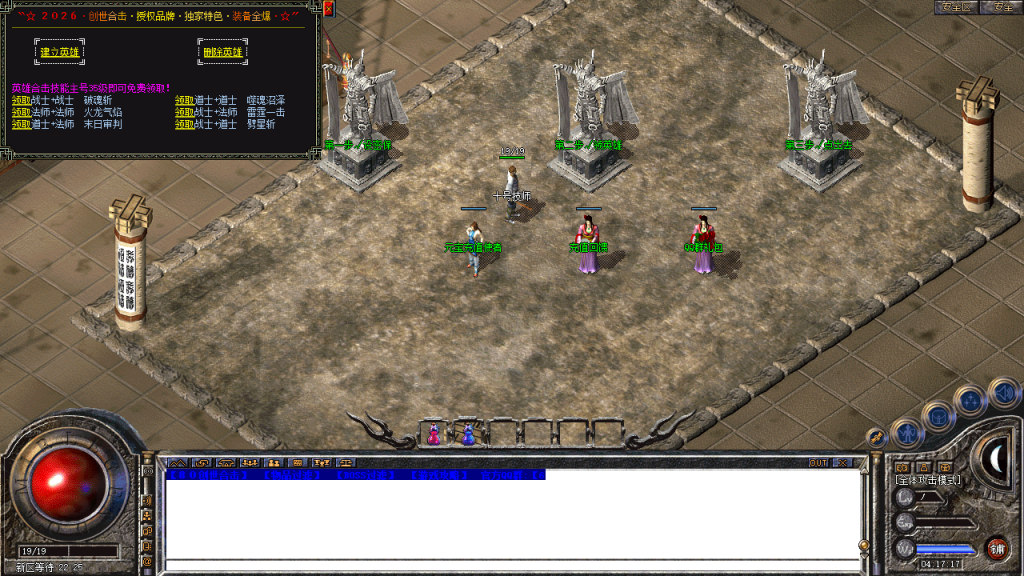Toggle sound with the speaker button
Viewport: 1024px width, 576px height.
coord(1002,392)
